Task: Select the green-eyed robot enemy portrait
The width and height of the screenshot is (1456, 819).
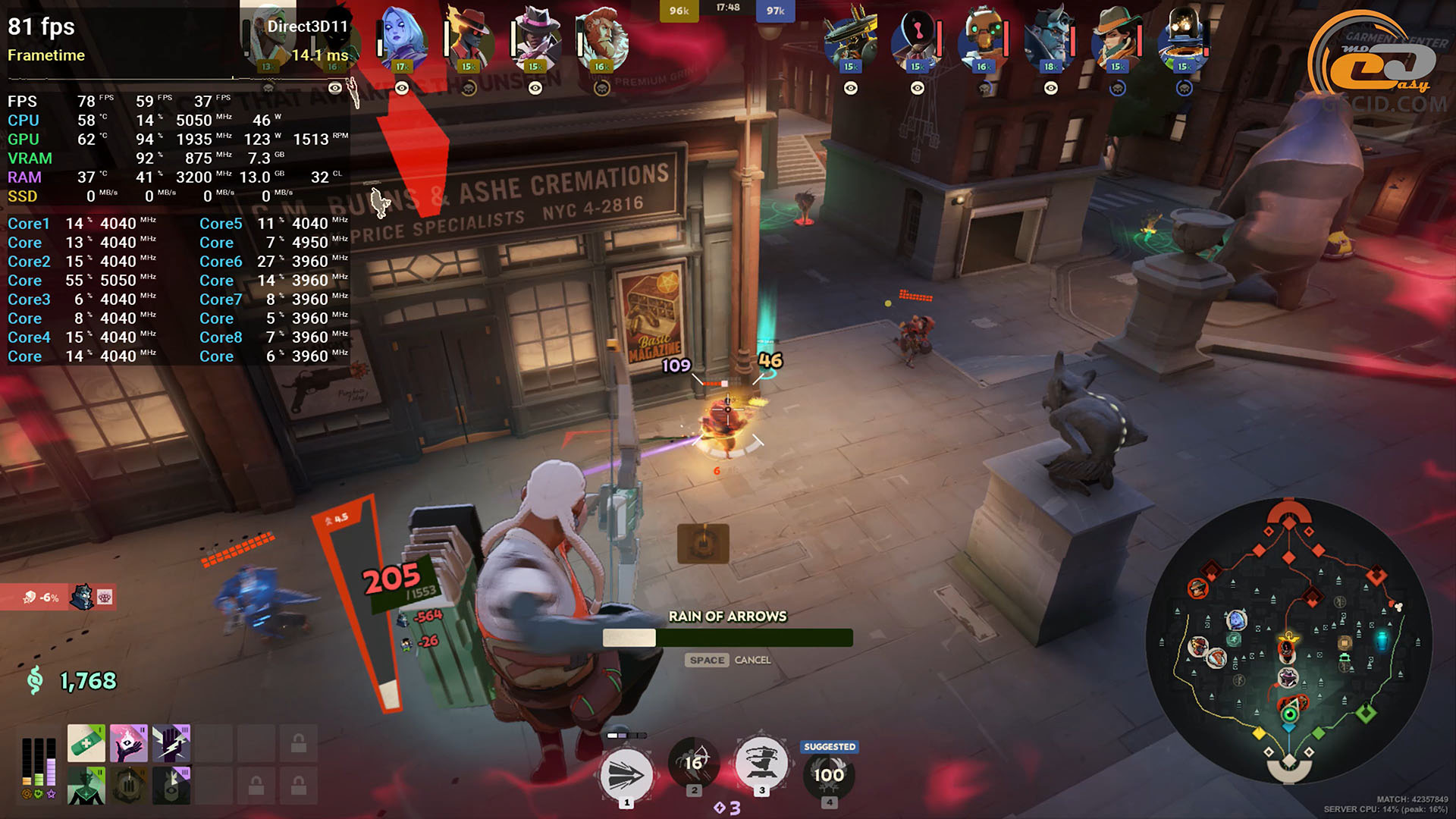Action: click(984, 38)
